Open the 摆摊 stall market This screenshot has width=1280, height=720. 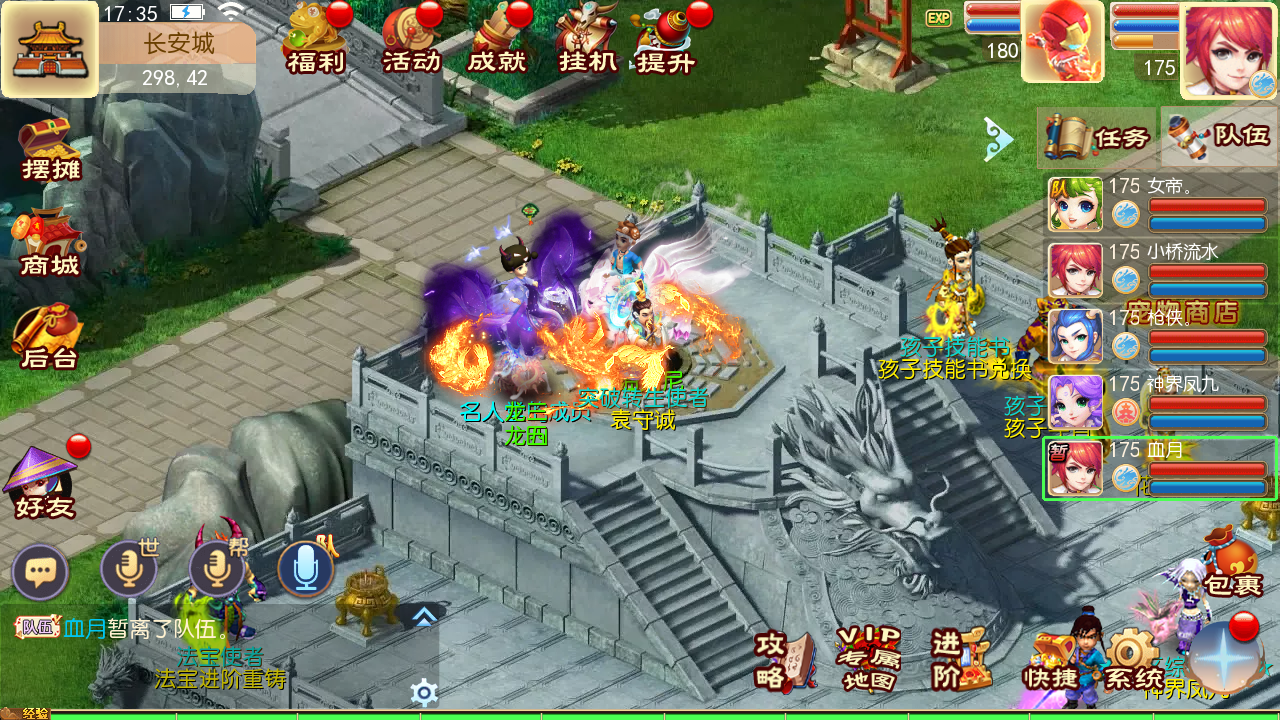pyautogui.click(x=50, y=150)
